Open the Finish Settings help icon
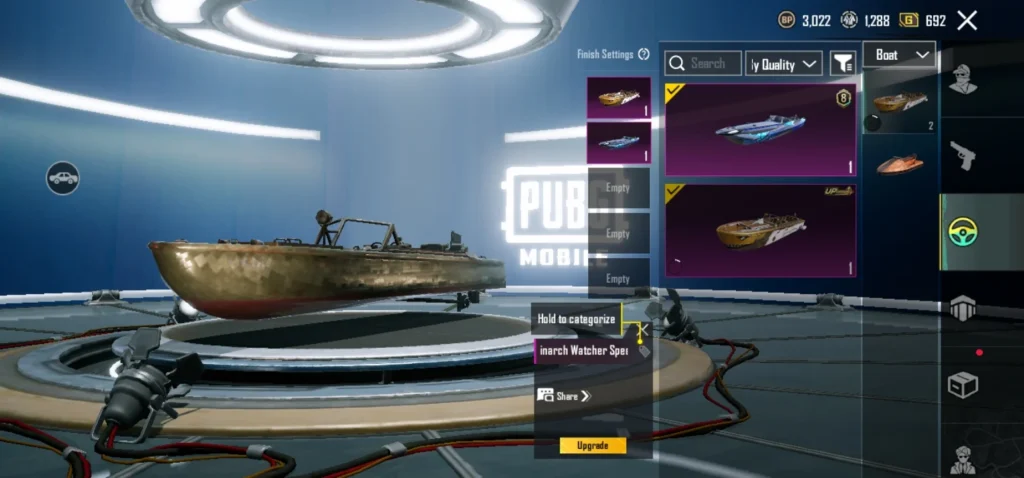Screen dimensions: 1024x478 pyautogui.click(x=644, y=54)
